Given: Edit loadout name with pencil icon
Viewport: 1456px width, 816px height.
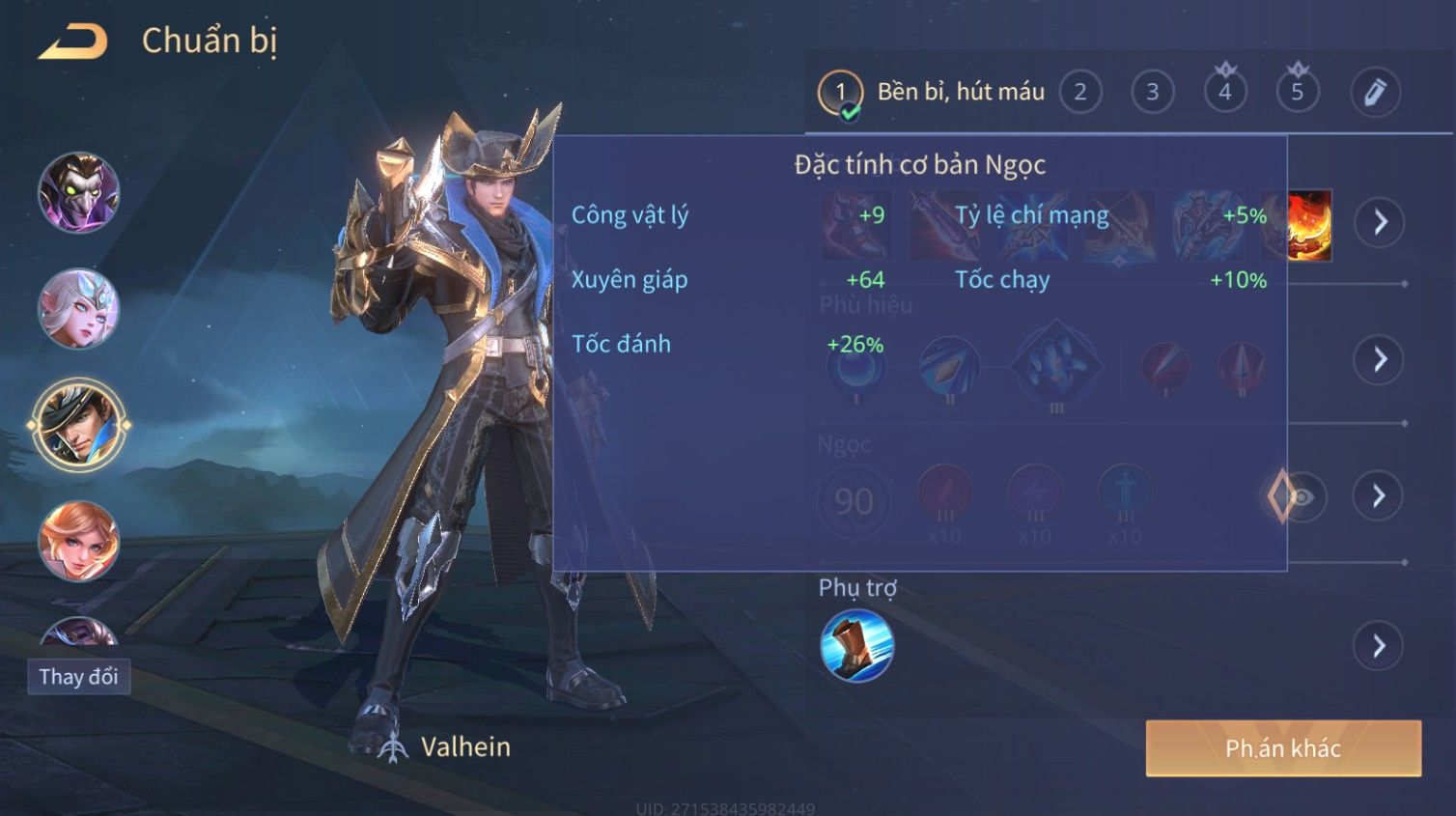Looking at the screenshot, I should coord(1375,93).
